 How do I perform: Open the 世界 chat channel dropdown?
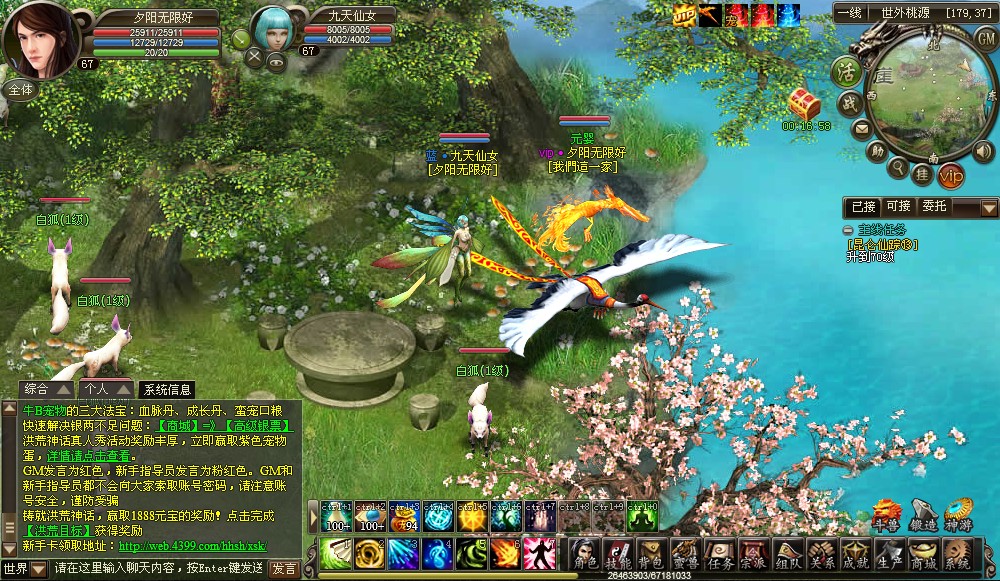click(24, 568)
